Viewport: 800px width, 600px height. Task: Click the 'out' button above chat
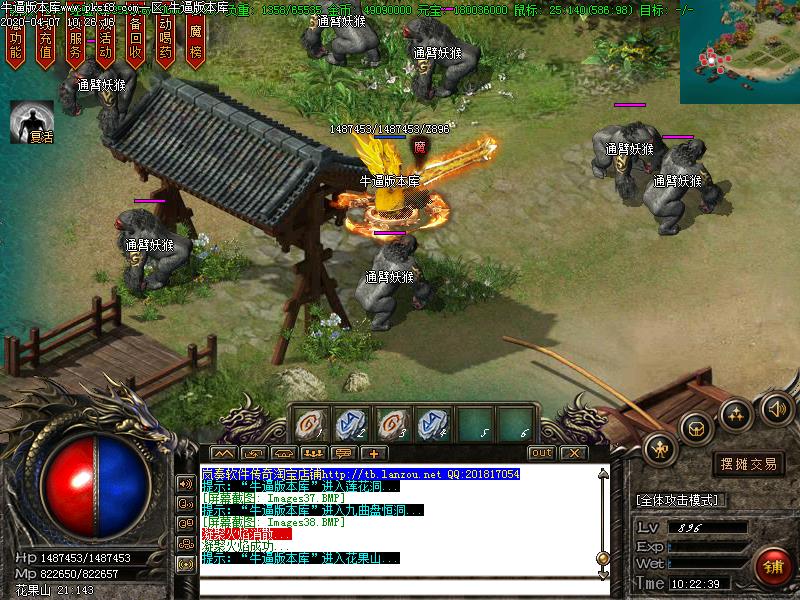coord(541,453)
